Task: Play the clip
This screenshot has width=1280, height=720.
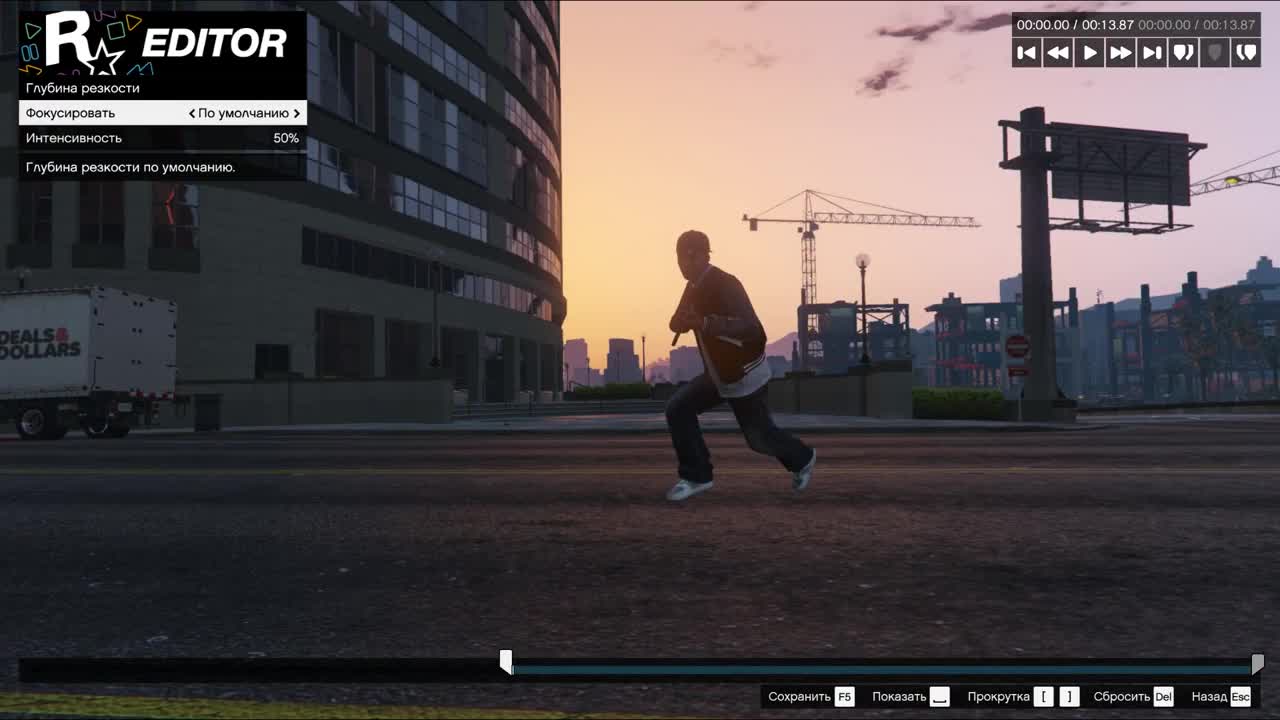Action: click(1090, 53)
